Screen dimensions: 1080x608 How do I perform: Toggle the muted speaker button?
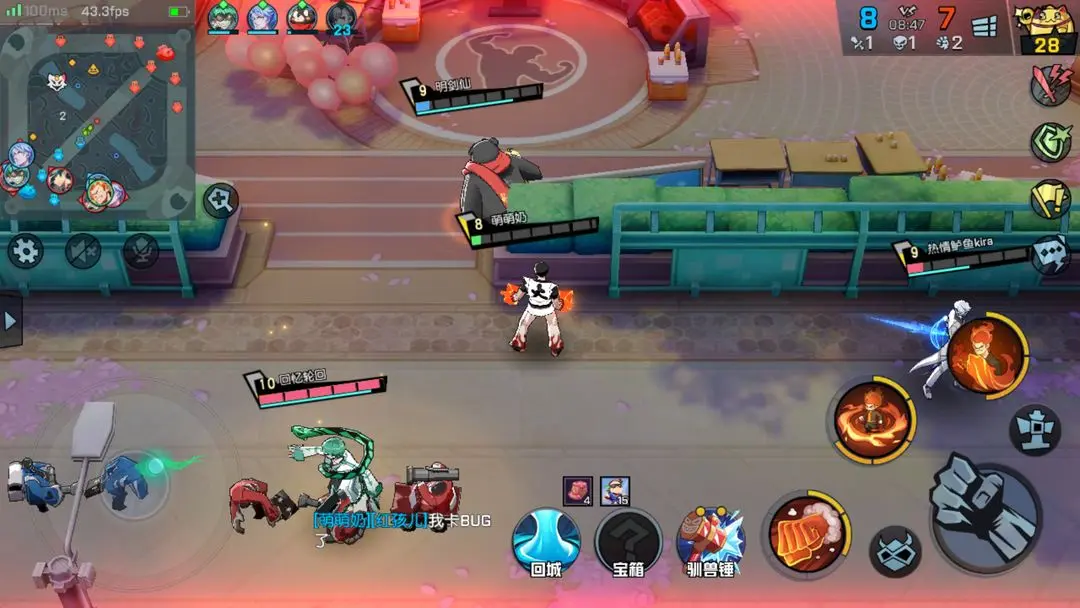click(83, 250)
